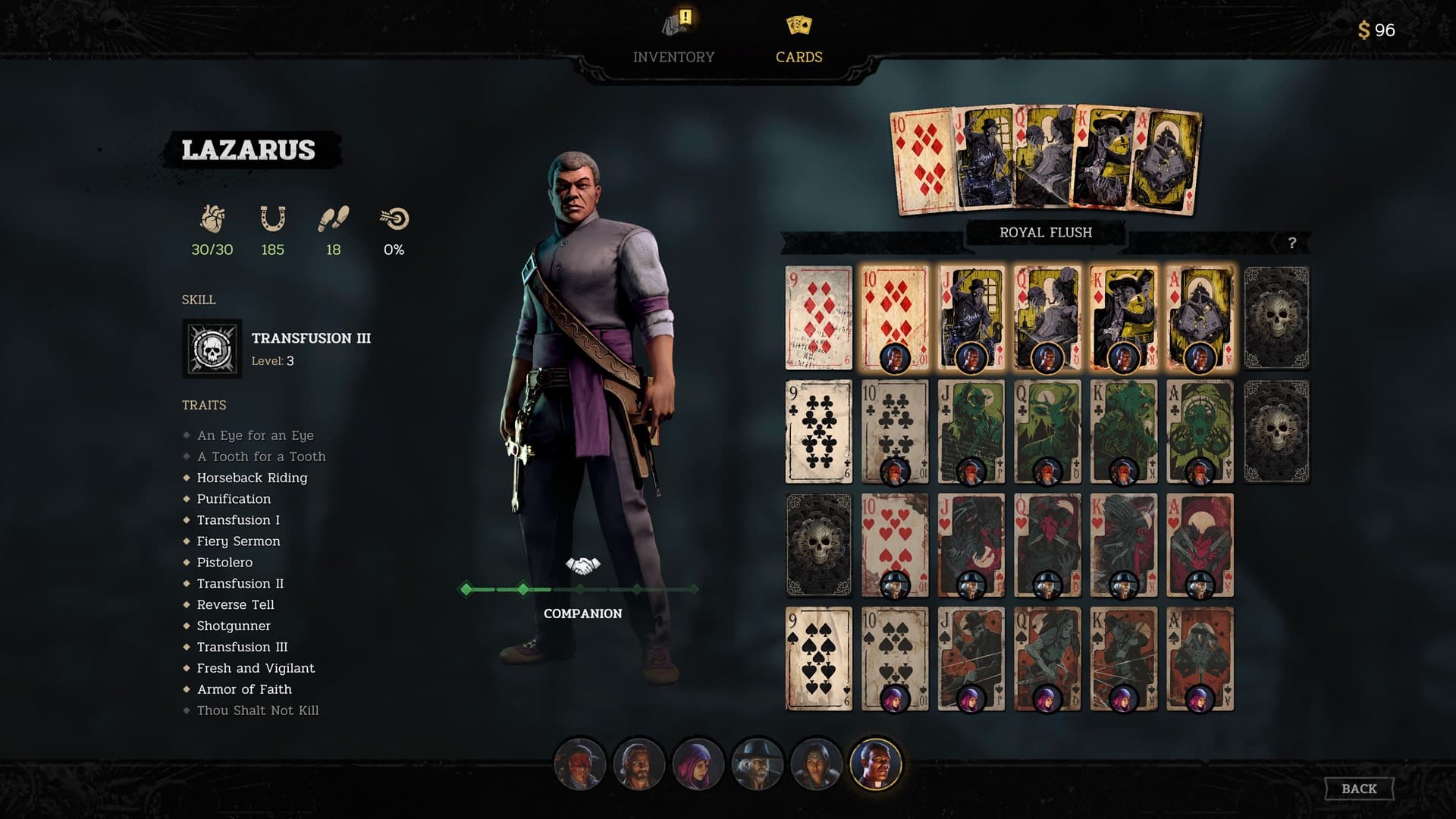Screen dimensions: 1456x819
Task: Toggle the Thou Shalt Not Kill trait
Action: 258,711
